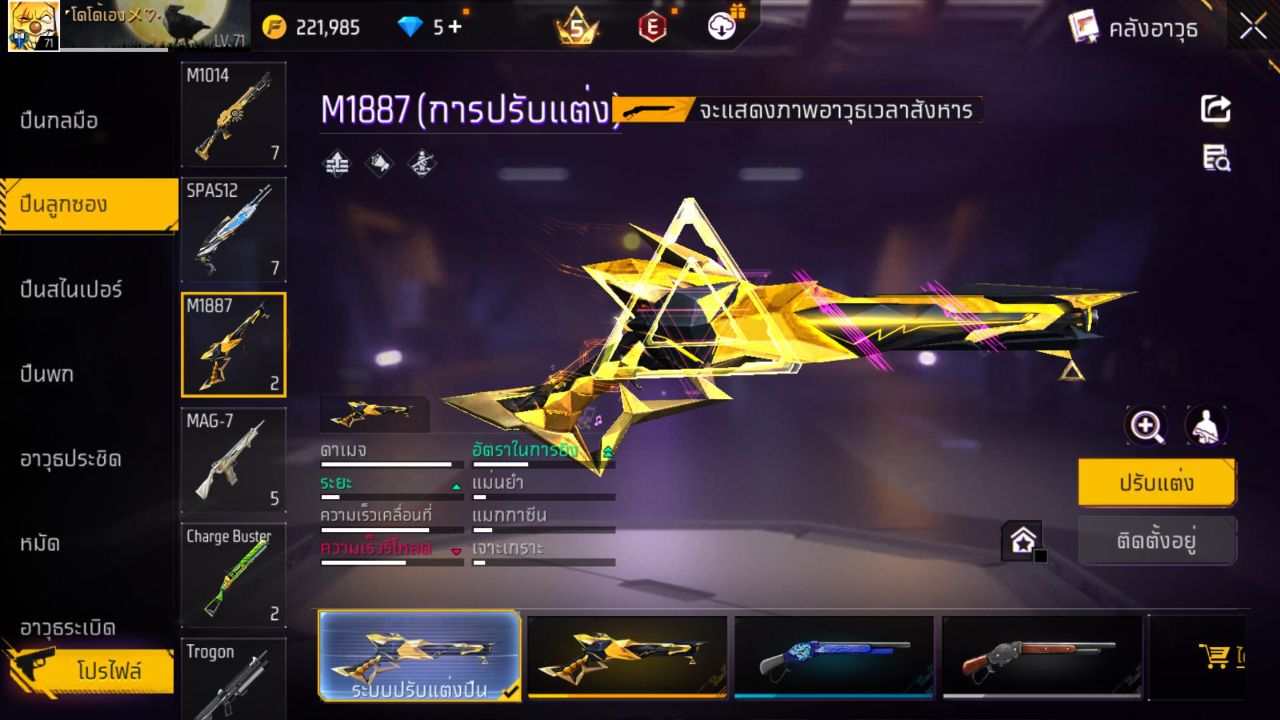1280x720 pixels.
Task: Click the stat boost diamond icon under the title
Action: point(336,163)
